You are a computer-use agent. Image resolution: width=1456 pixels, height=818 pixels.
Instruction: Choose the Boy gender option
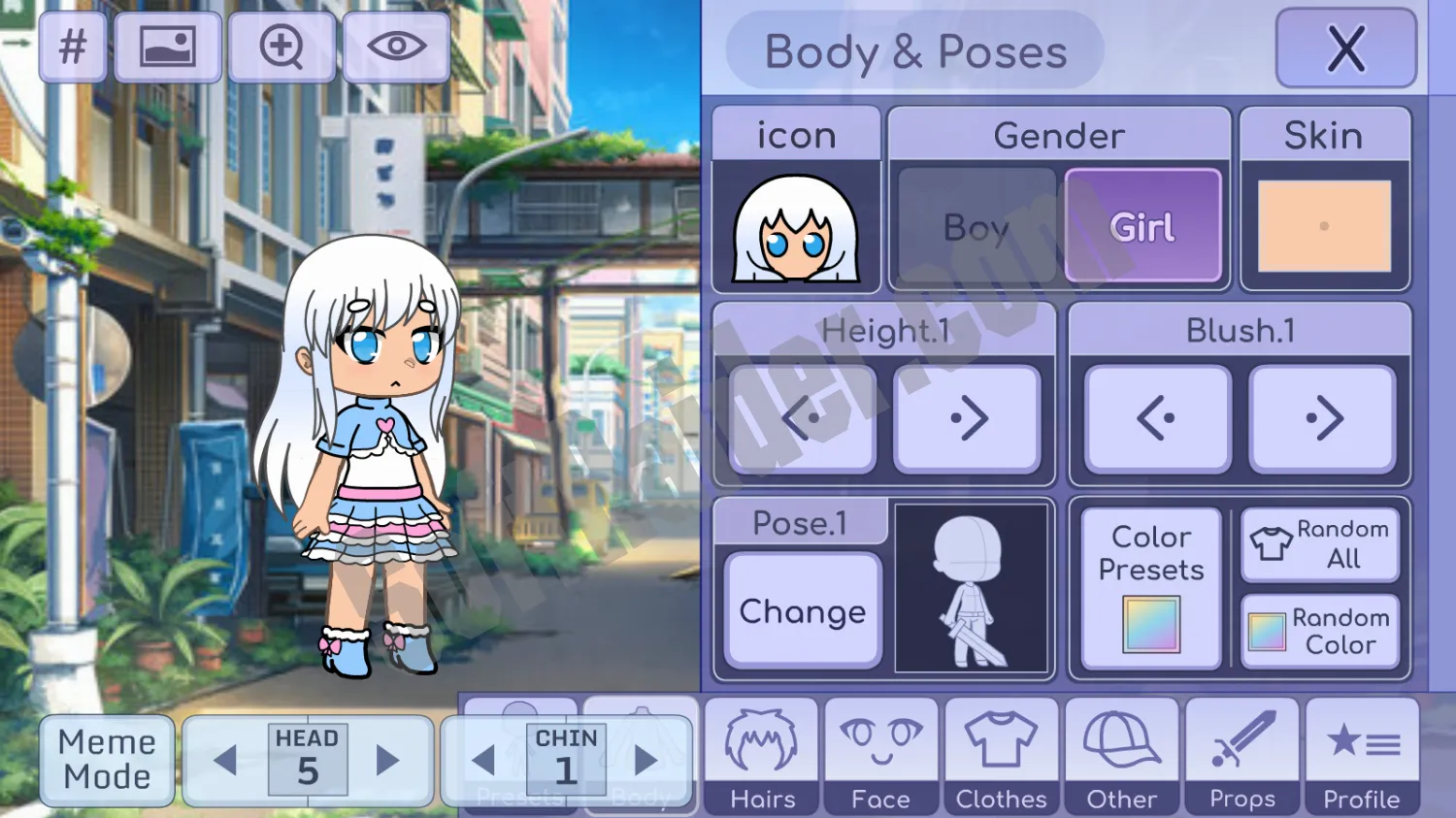pyautogui.click(x=976, y=227)
